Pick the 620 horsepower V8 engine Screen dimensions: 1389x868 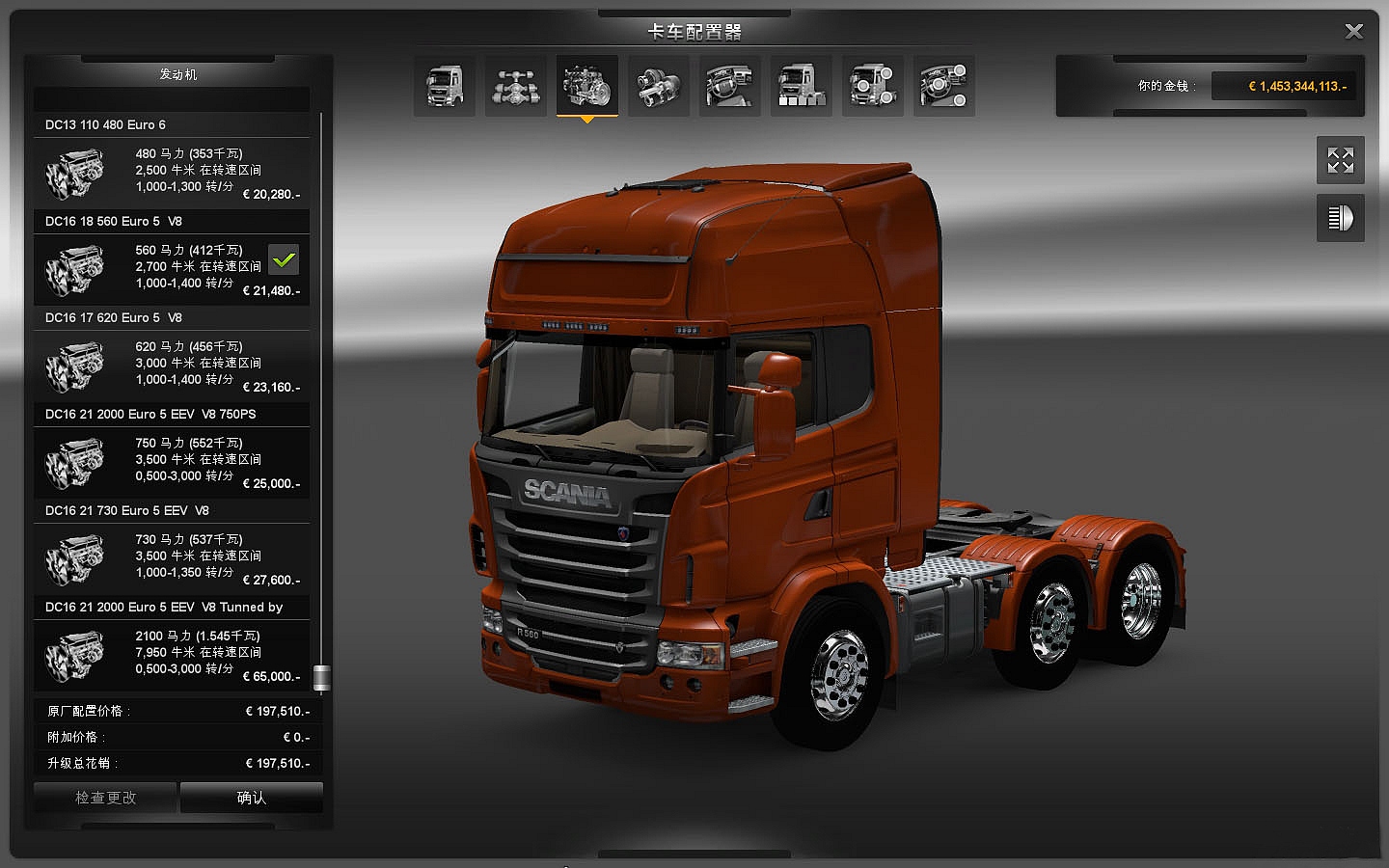click(x=172, y=366)
